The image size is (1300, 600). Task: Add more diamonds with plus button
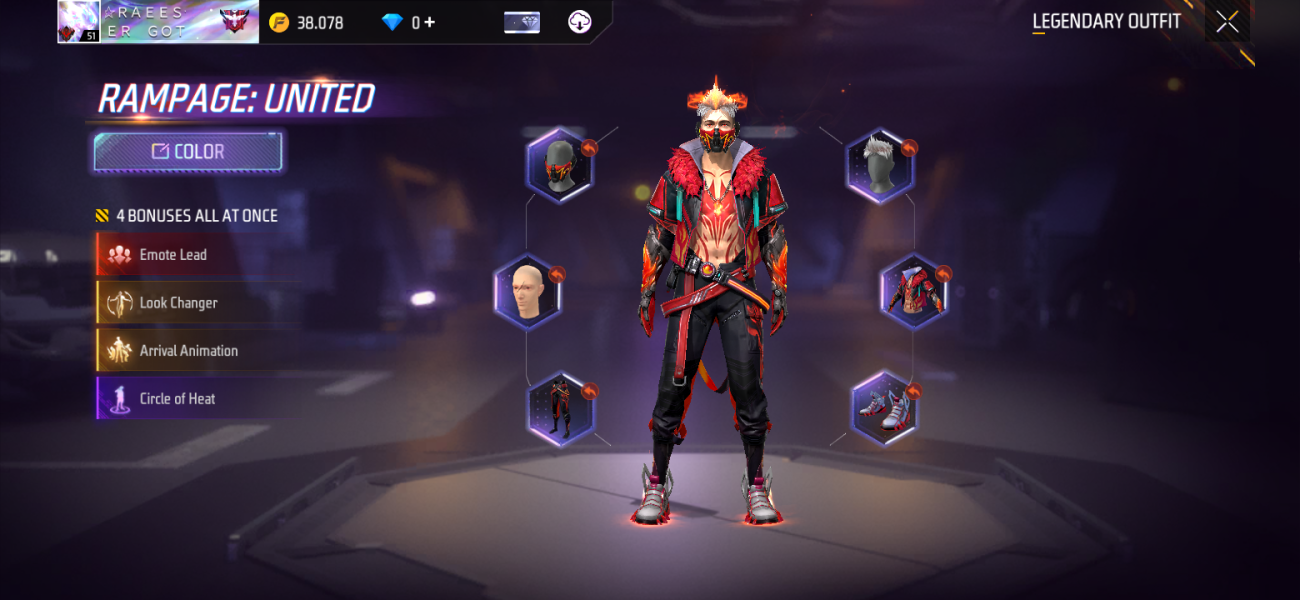pos(430,22)
